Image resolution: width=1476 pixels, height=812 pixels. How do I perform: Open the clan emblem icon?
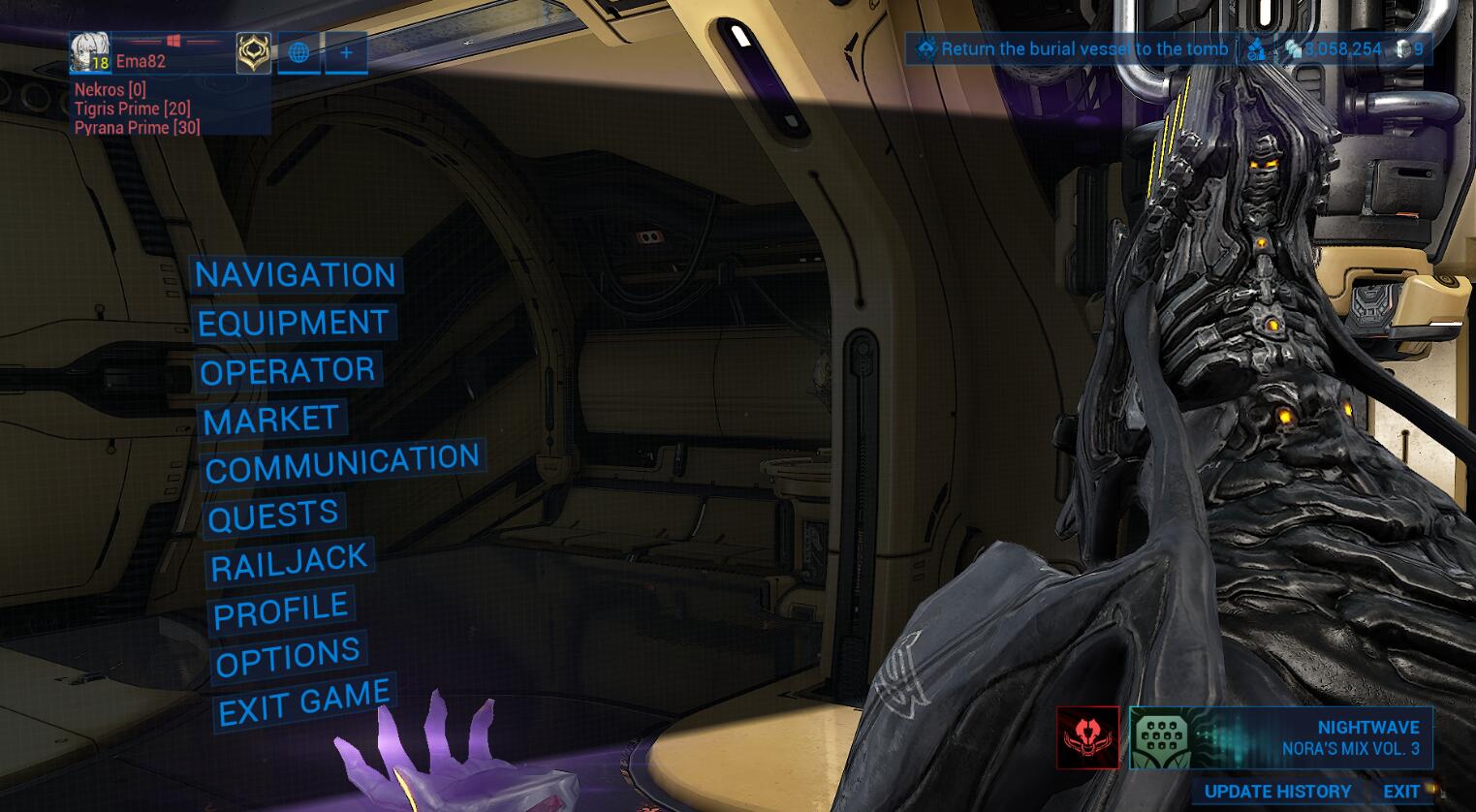252,53
